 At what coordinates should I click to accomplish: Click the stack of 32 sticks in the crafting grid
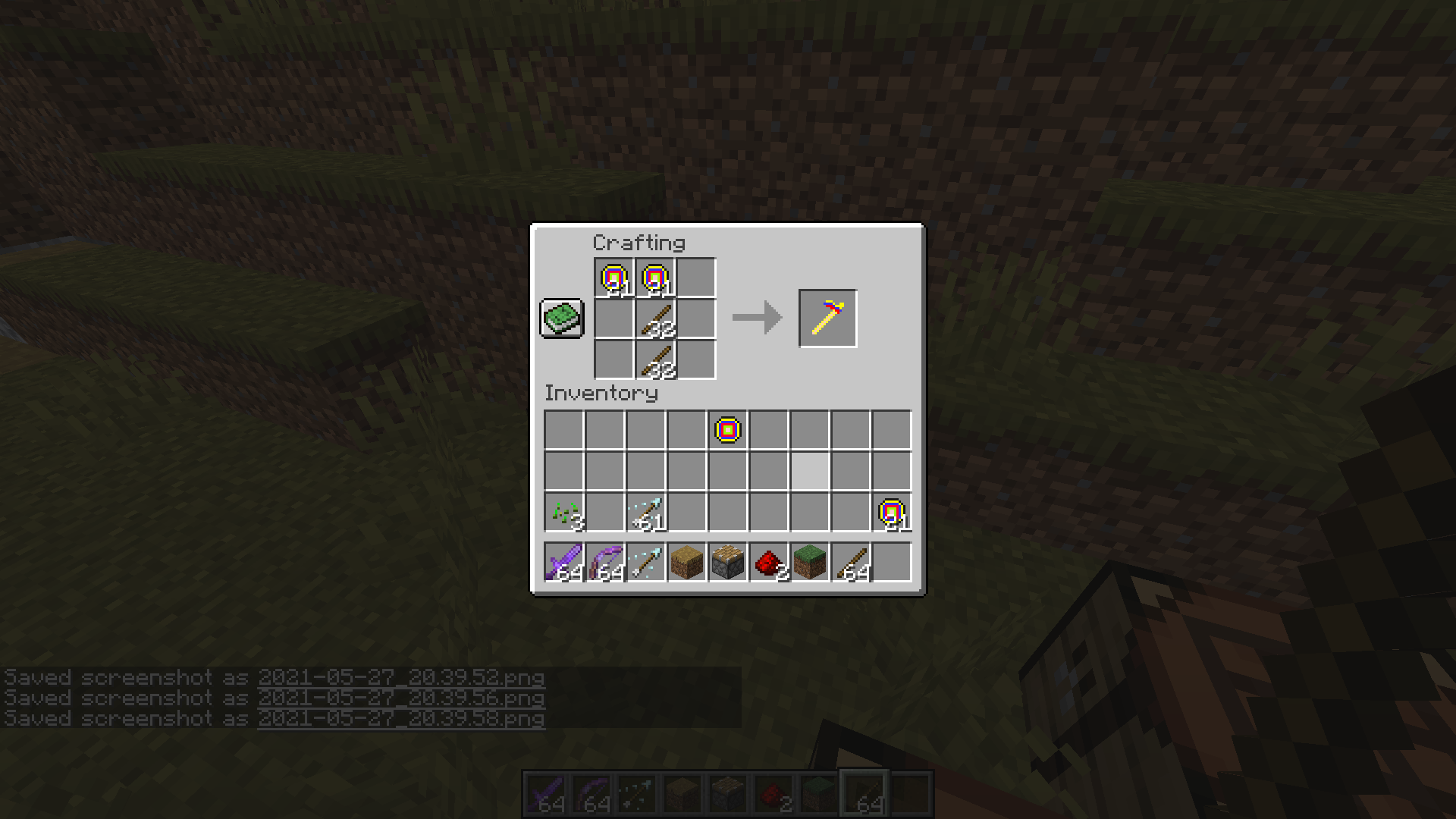click(655, 318)
